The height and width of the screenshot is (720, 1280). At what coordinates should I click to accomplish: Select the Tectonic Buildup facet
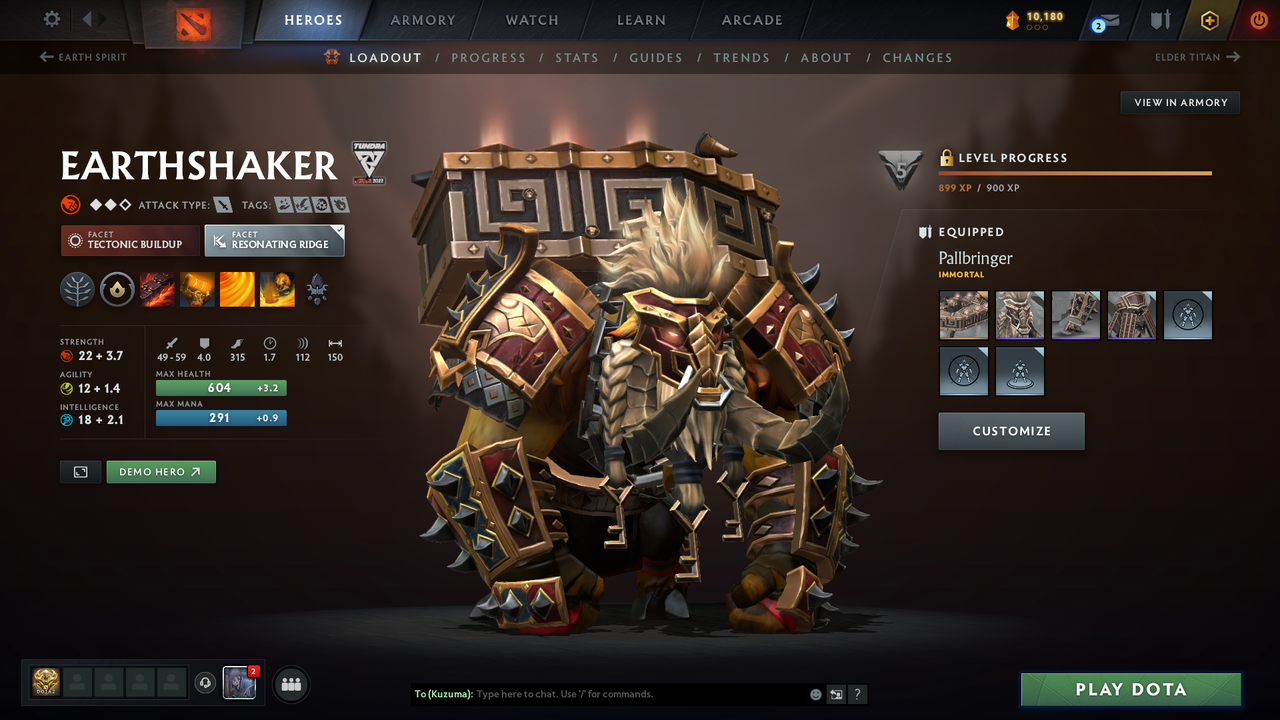(130, 240)
